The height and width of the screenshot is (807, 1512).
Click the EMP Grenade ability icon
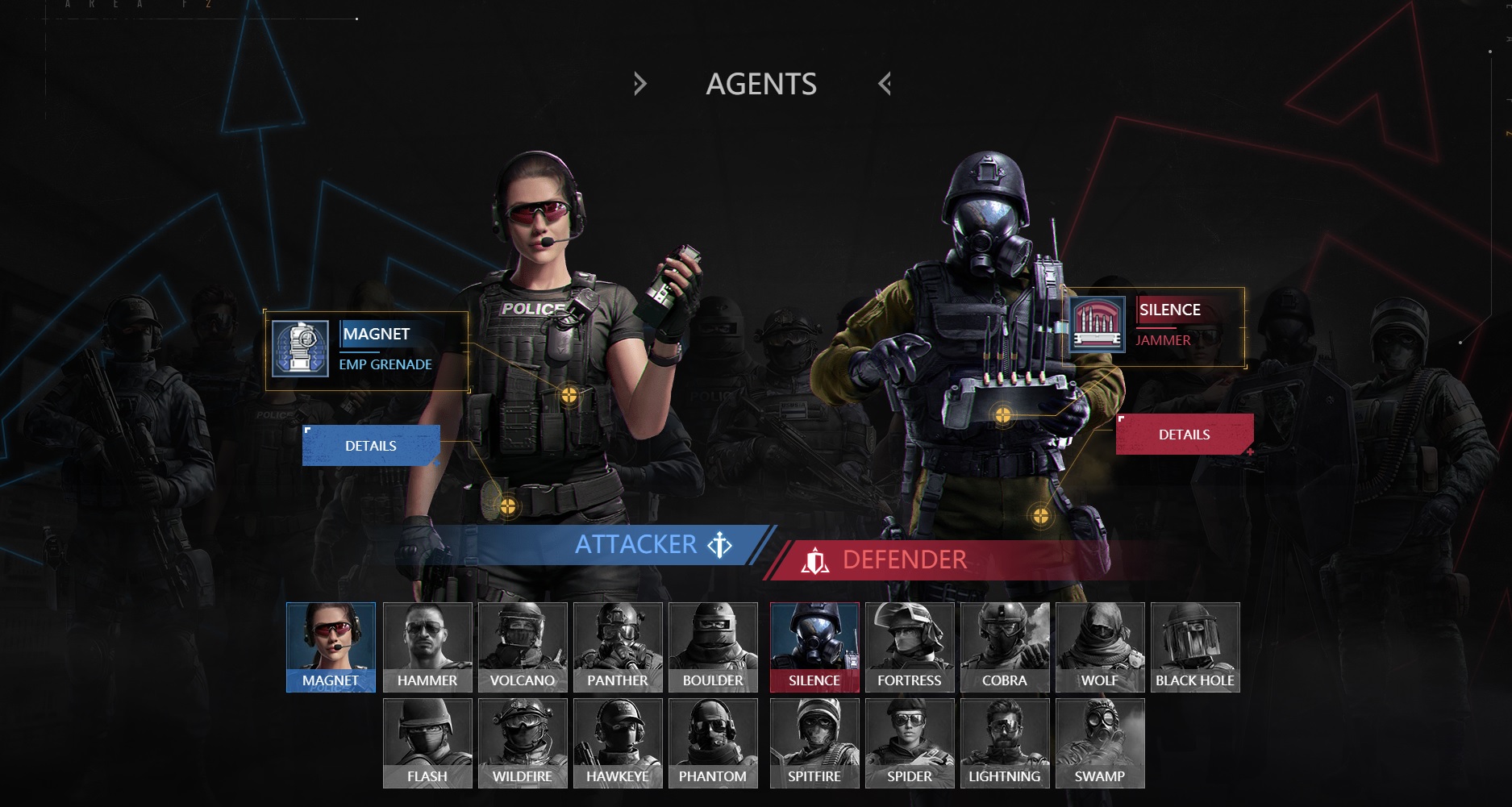(300, 349)
